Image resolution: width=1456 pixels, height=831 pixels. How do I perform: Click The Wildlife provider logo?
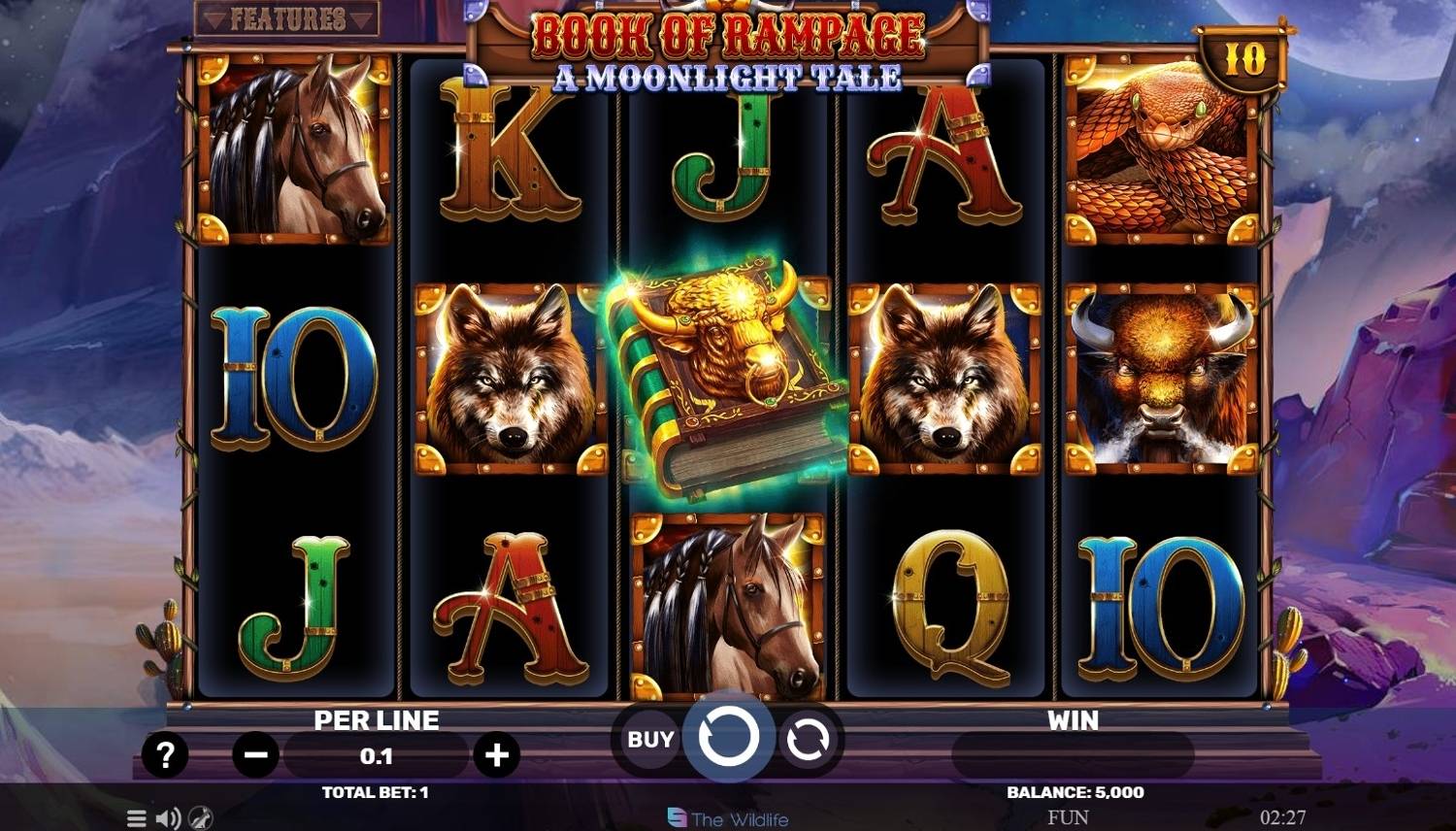(728, 819)
